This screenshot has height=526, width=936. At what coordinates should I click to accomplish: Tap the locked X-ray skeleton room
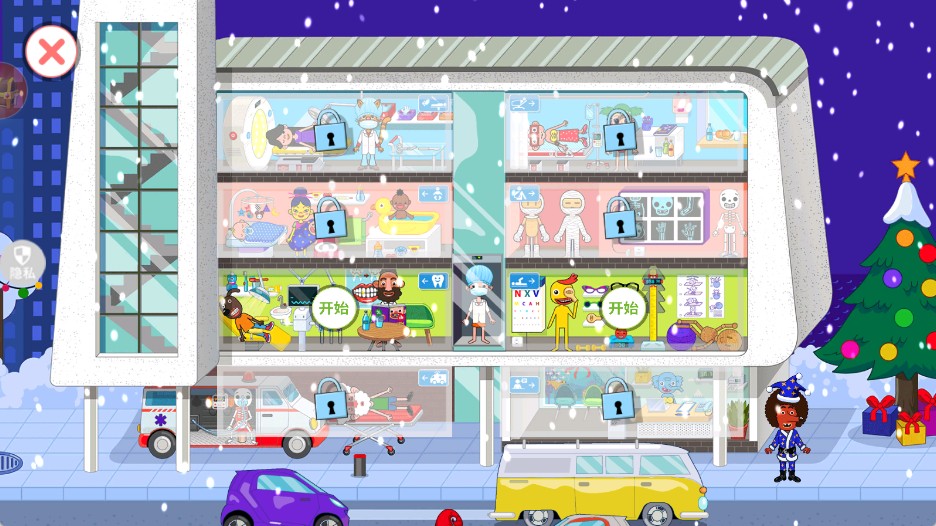[x=620, y=219]
